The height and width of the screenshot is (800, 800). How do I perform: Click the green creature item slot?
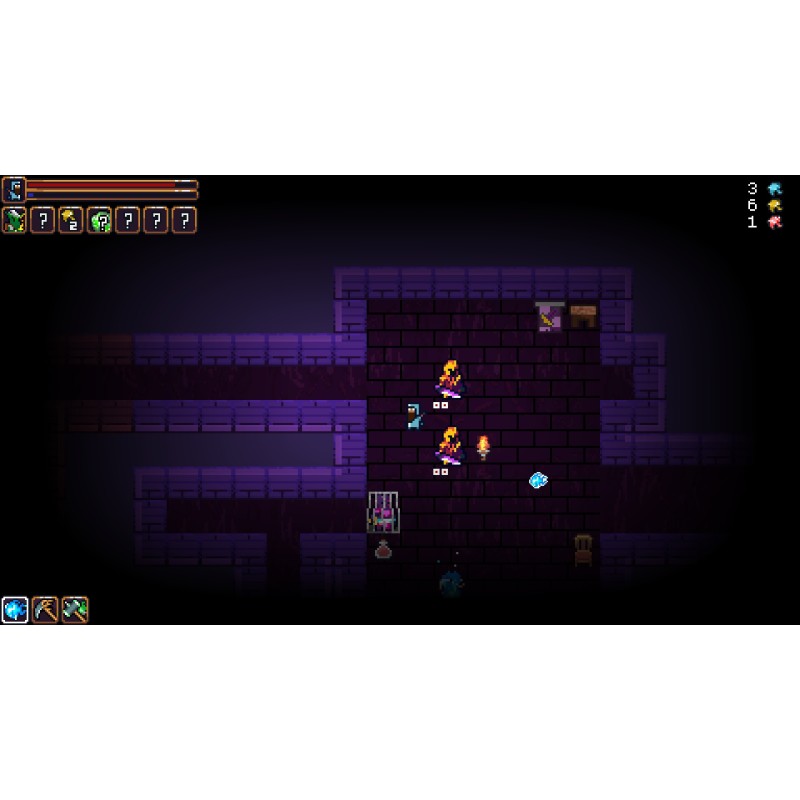pos(14,220)
